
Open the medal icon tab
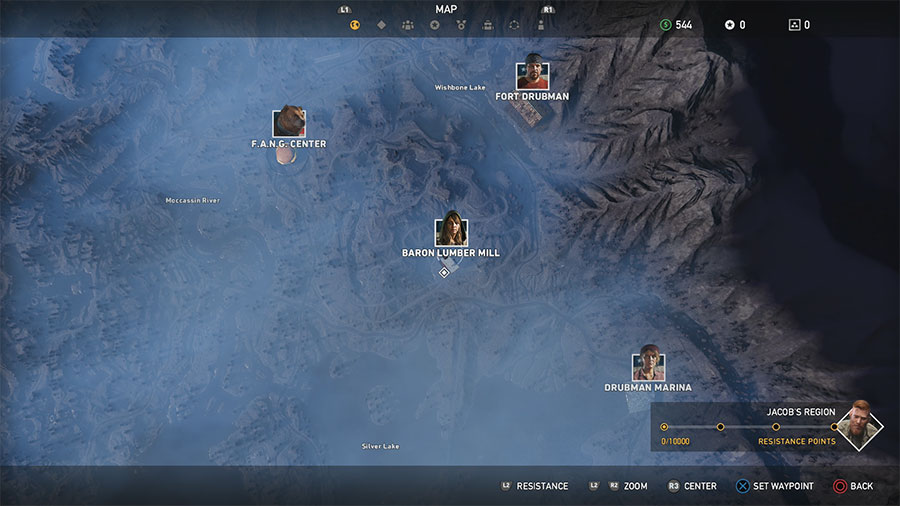[461, 25]
